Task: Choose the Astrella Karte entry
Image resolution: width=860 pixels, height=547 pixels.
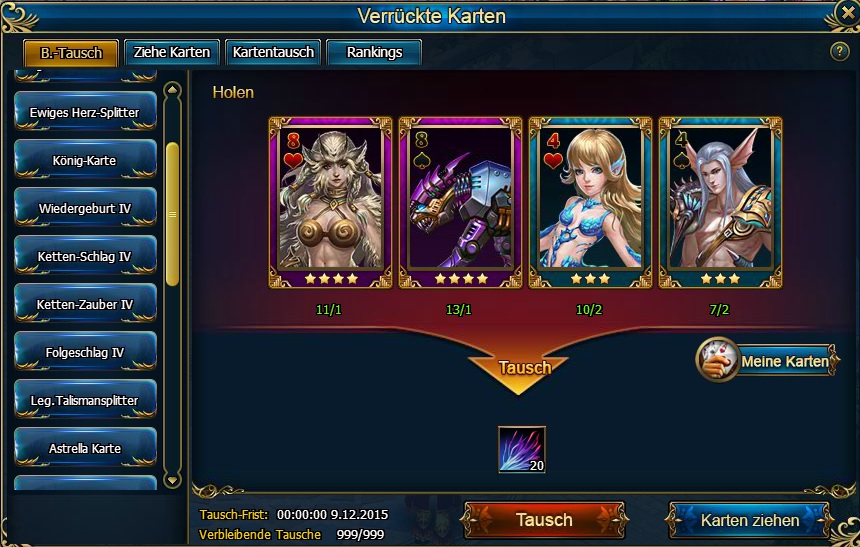Action: (x=85, y=448)
